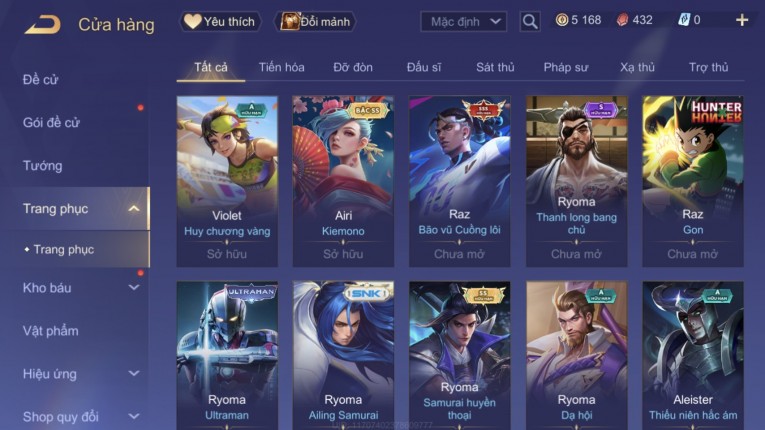Select the Violet Huy chương vàng skin card
This screenshot has width=765, height=430.
227,180
